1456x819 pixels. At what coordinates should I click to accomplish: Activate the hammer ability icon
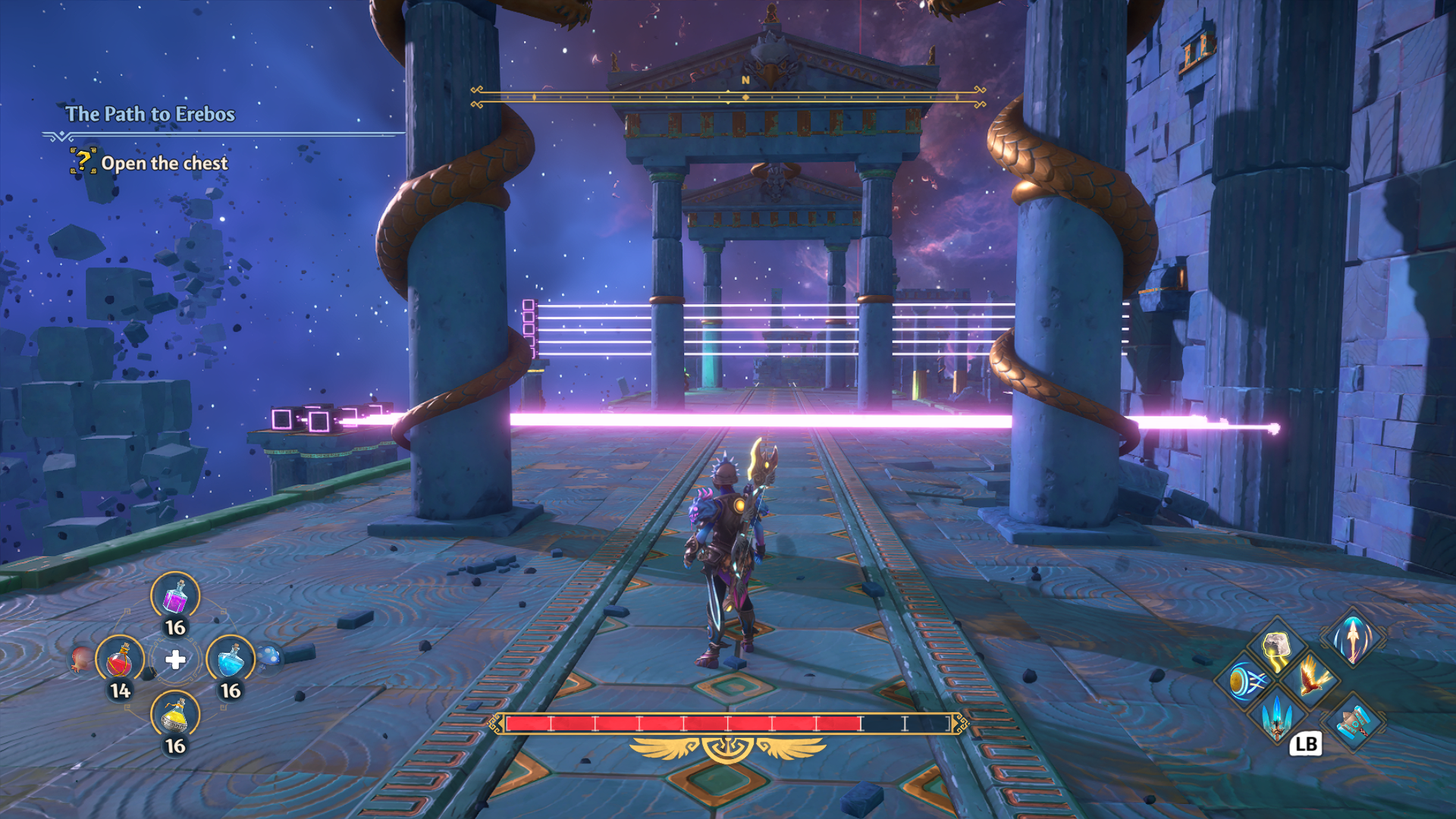click(x=1354, y=723)
